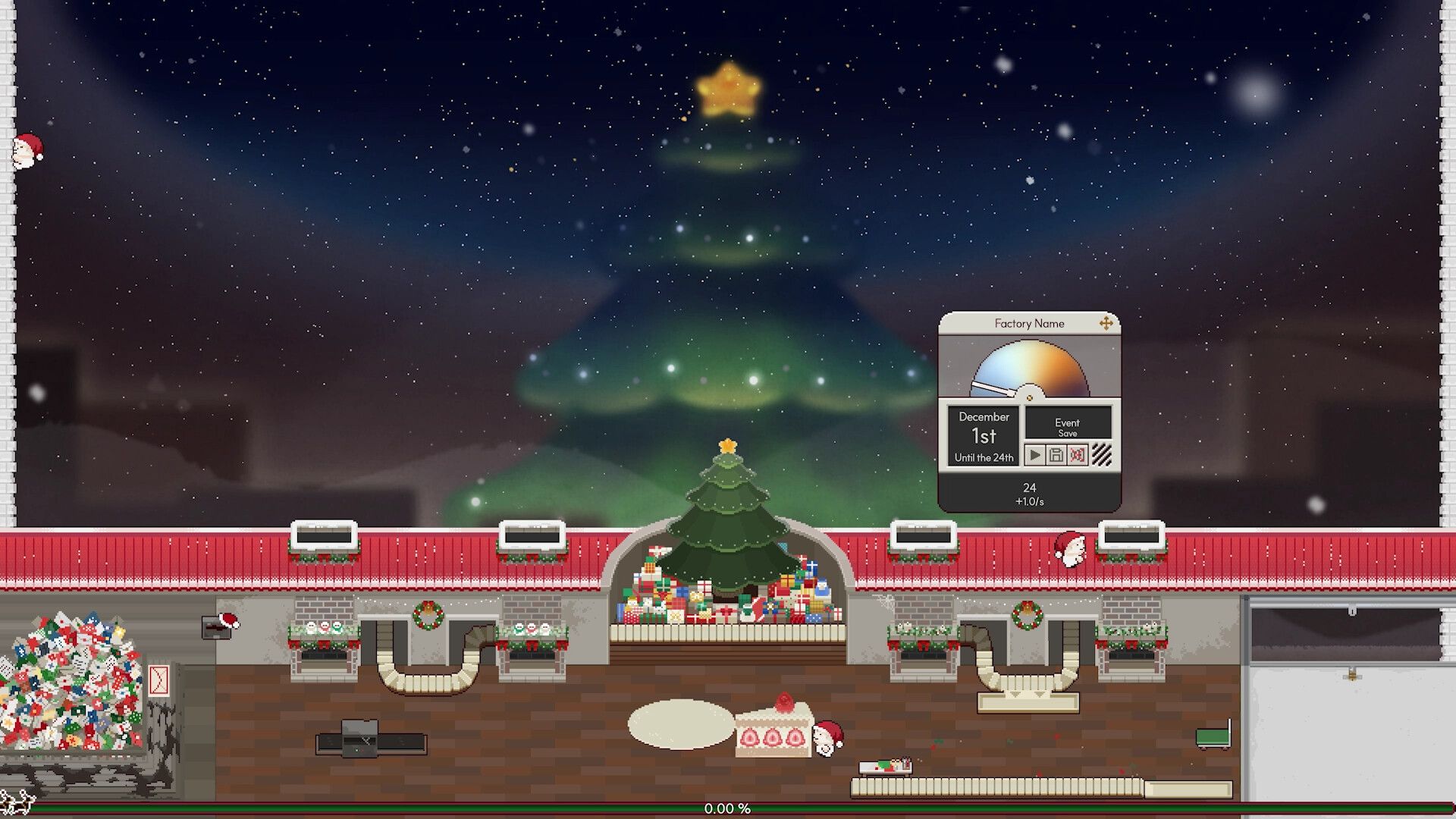Image resolution: width=1456 pixels, height=819 pixels.
Task: Select the Factory Name title bar
Action: (1030, 323)
